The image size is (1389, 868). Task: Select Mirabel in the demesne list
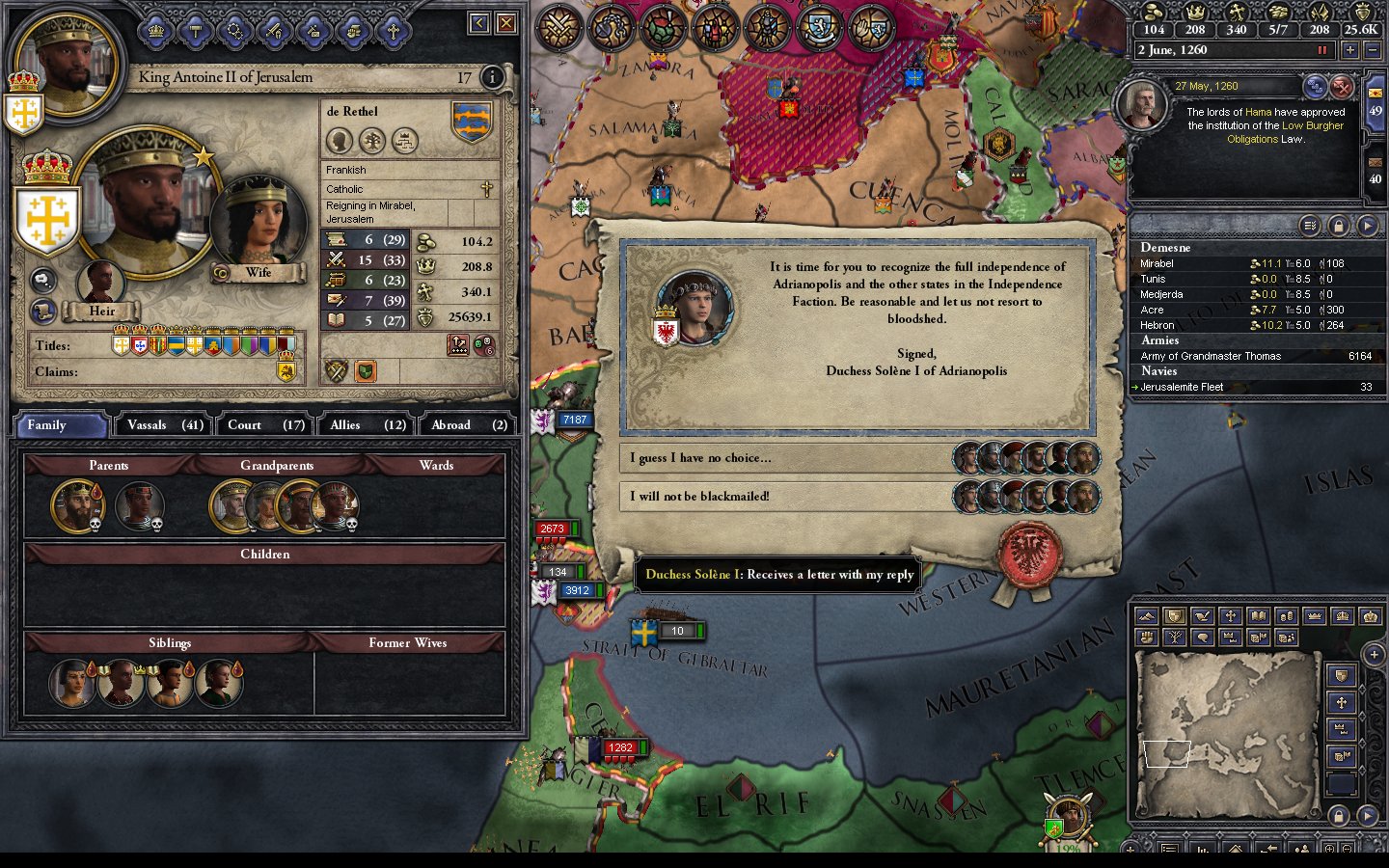1157,263
